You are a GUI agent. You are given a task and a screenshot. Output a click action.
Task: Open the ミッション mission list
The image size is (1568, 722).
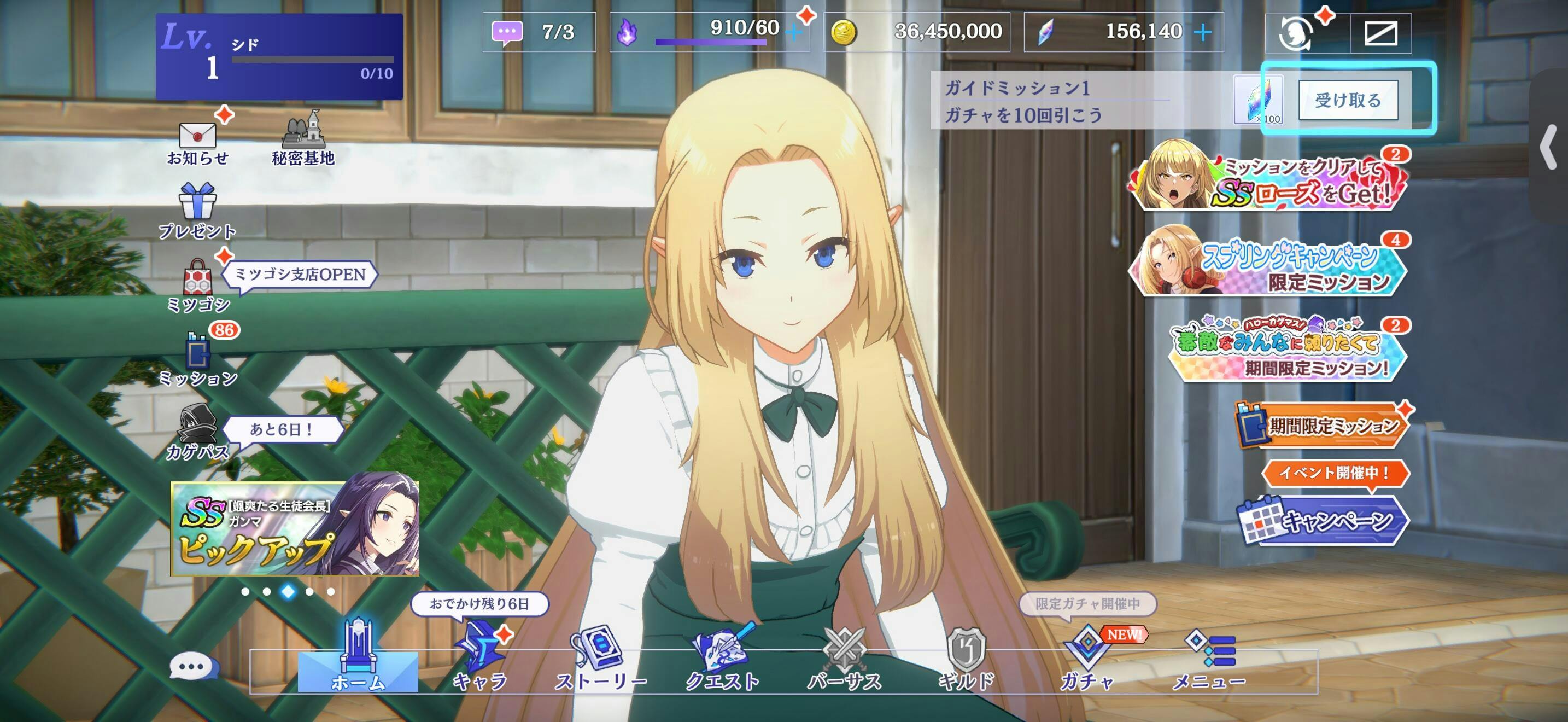(x=198, y=359)
